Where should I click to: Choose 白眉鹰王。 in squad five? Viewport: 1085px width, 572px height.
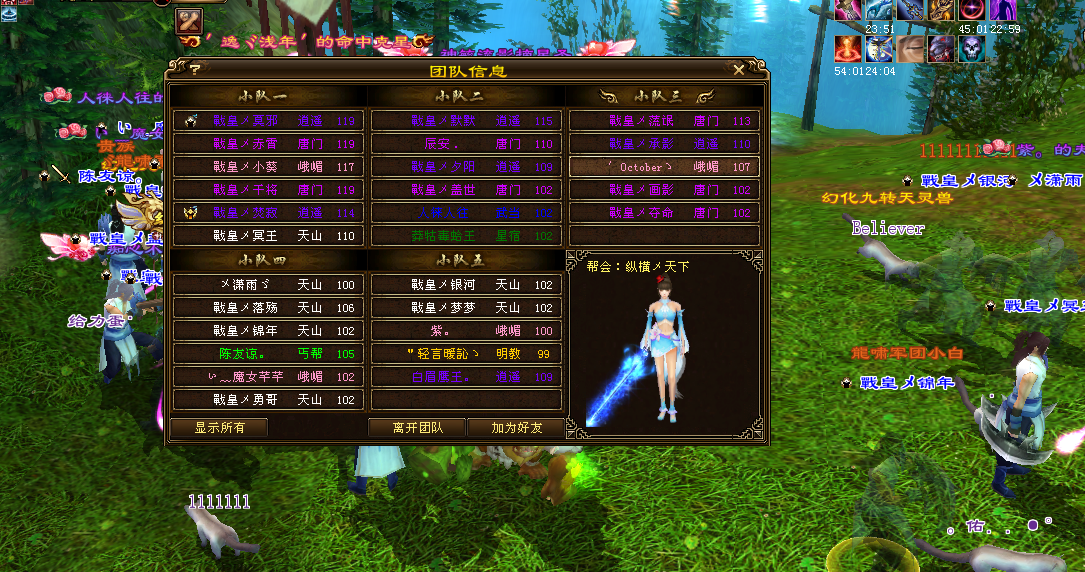click(466, 377)
